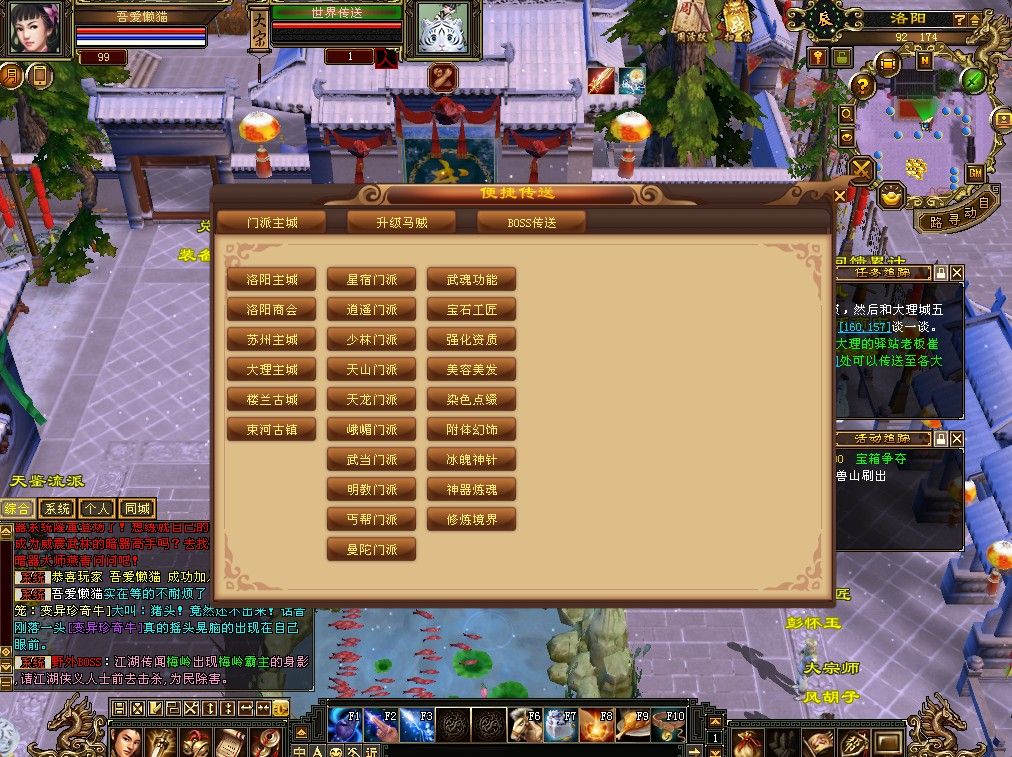Travel to 大理主城
Image resolution: width=1012 pixels, height=757 pixels.
(x=272, y=370)
